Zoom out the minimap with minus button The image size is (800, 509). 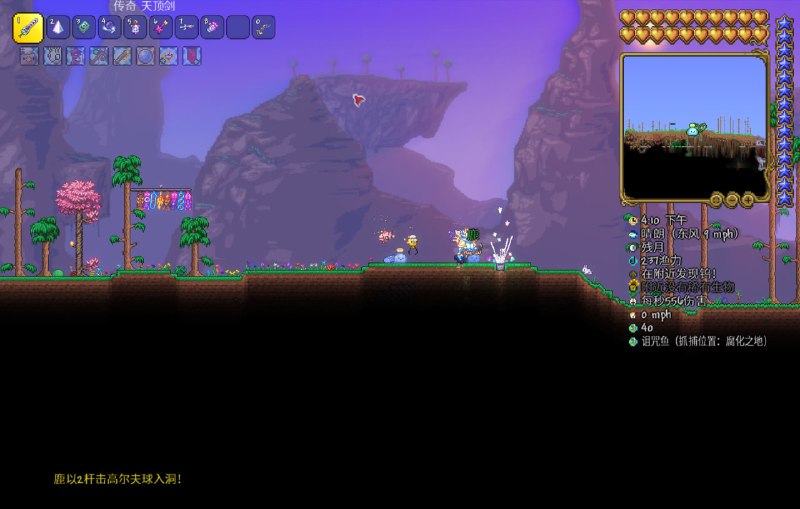point(733,198)
